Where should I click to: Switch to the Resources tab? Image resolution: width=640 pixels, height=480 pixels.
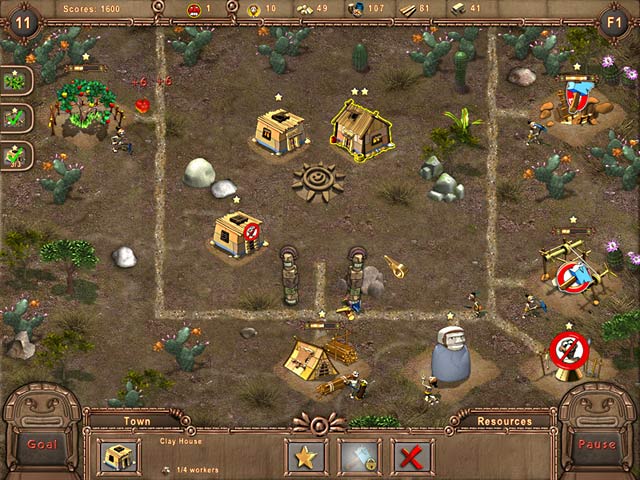tap(504, 421)
